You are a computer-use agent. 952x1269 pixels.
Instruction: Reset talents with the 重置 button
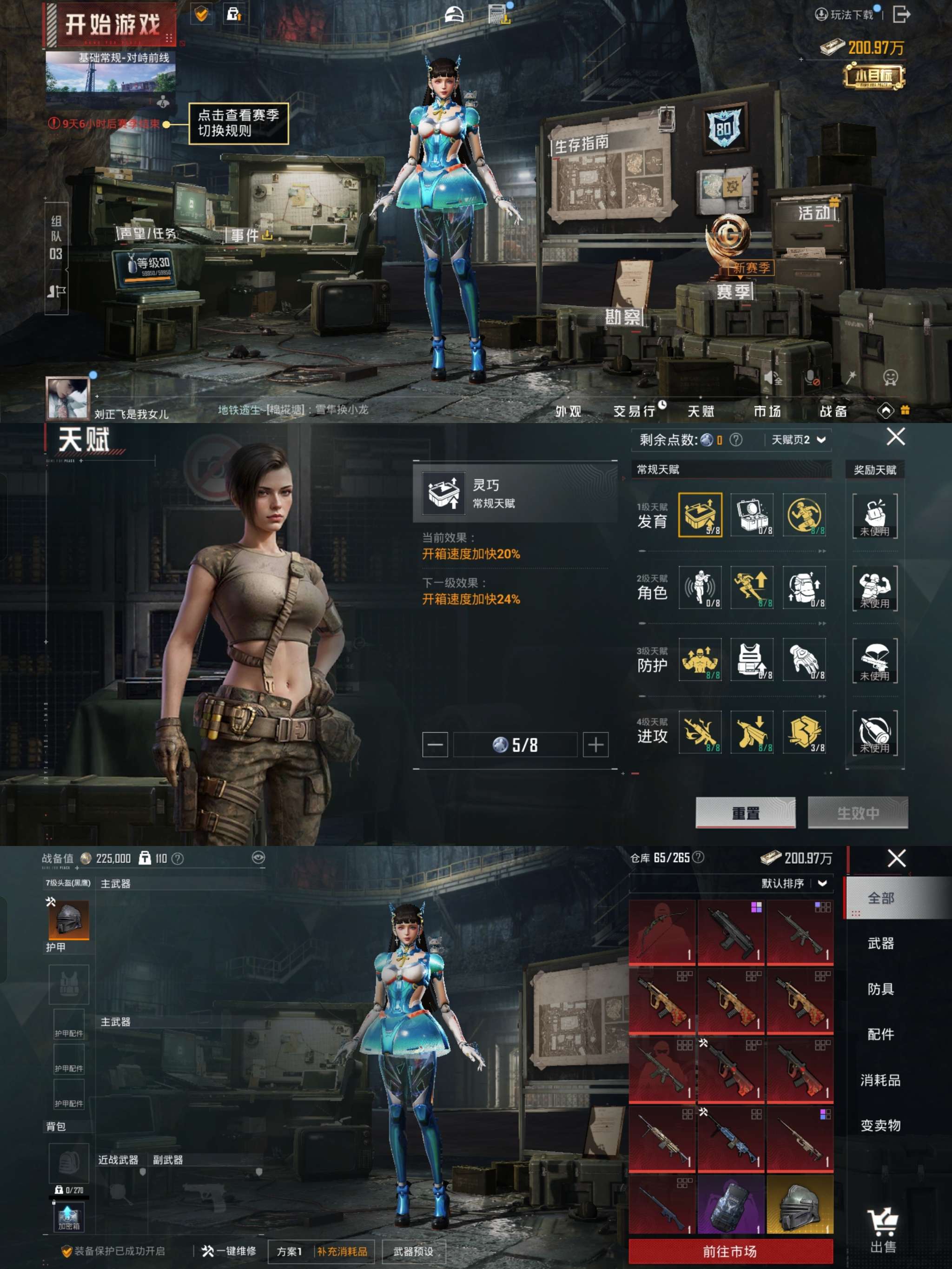[745, 813]
